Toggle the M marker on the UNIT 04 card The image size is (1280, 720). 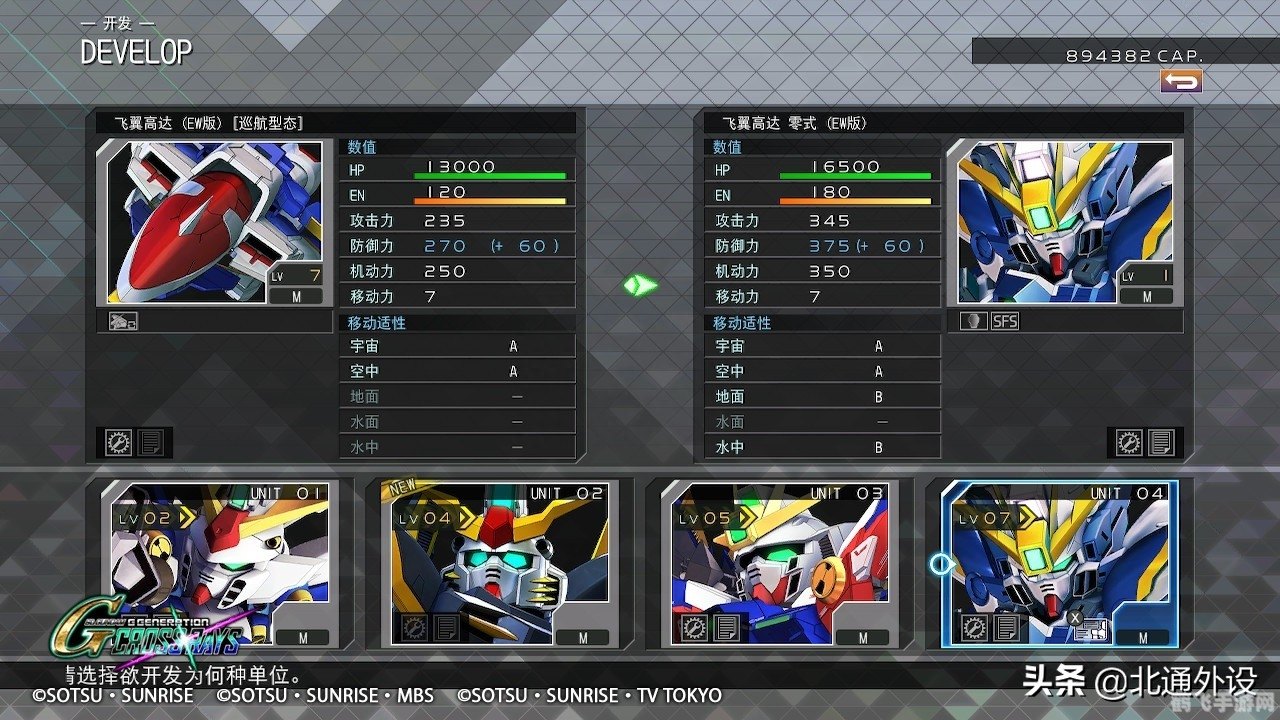point(1143,636)
